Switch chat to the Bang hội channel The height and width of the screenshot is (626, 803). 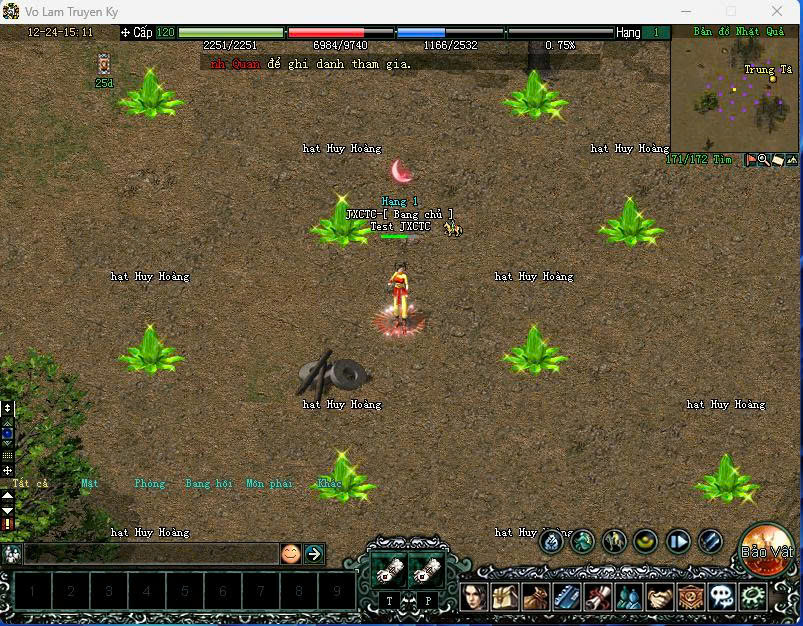(208, 484)
